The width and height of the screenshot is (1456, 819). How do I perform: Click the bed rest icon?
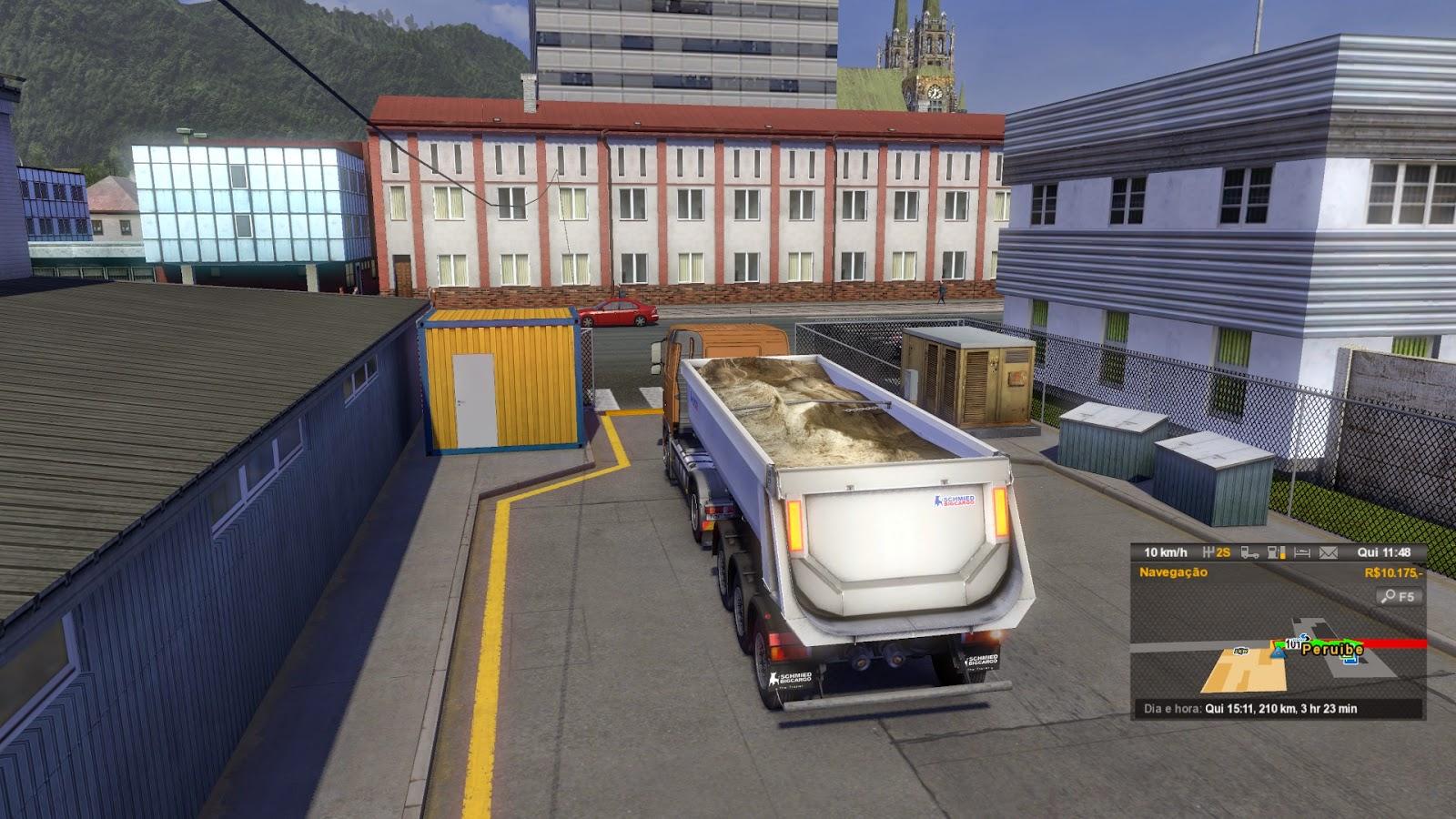tap(1302, 552)
